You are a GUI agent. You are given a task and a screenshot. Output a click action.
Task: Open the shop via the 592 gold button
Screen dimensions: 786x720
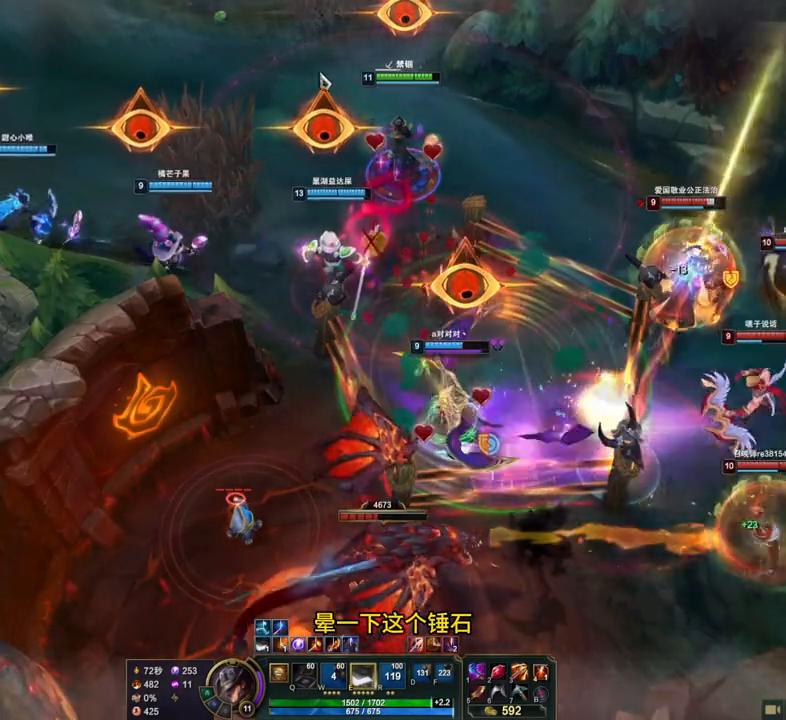505,711
